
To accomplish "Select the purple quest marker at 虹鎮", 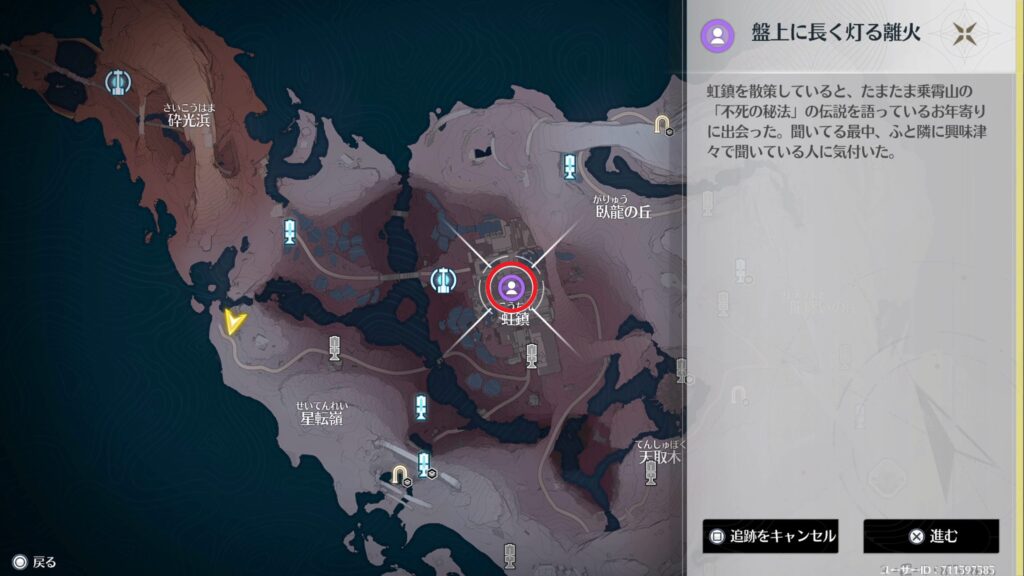I will tap(512, 288).
